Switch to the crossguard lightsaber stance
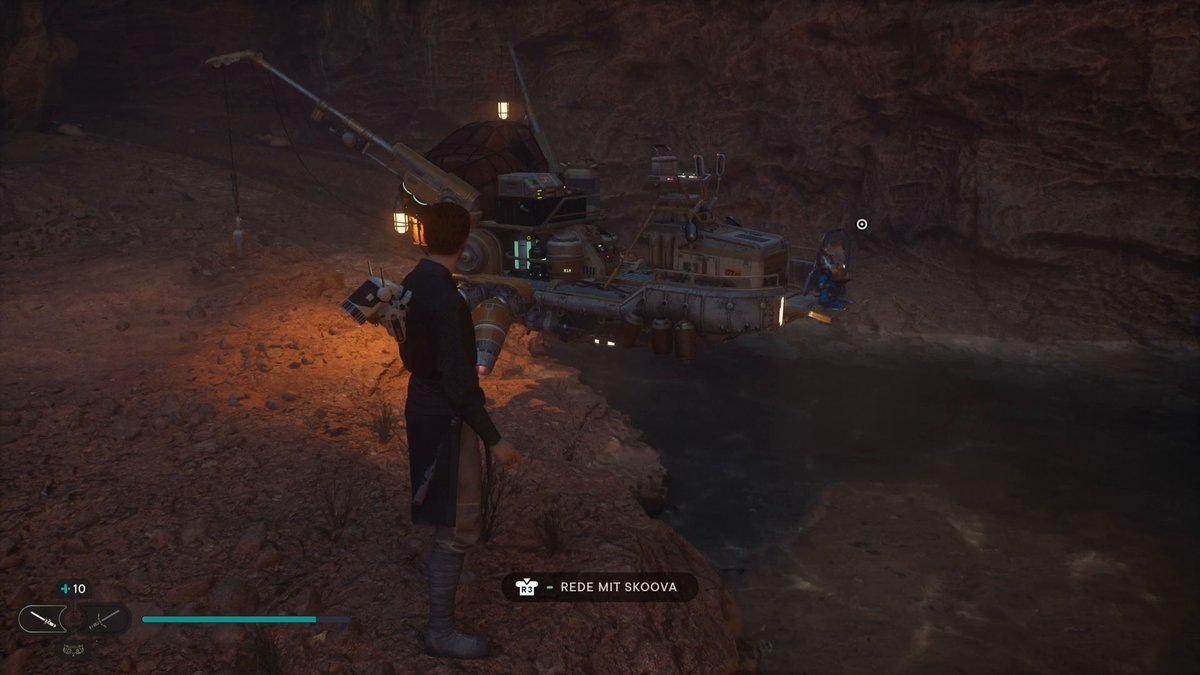 coord(105,619)
